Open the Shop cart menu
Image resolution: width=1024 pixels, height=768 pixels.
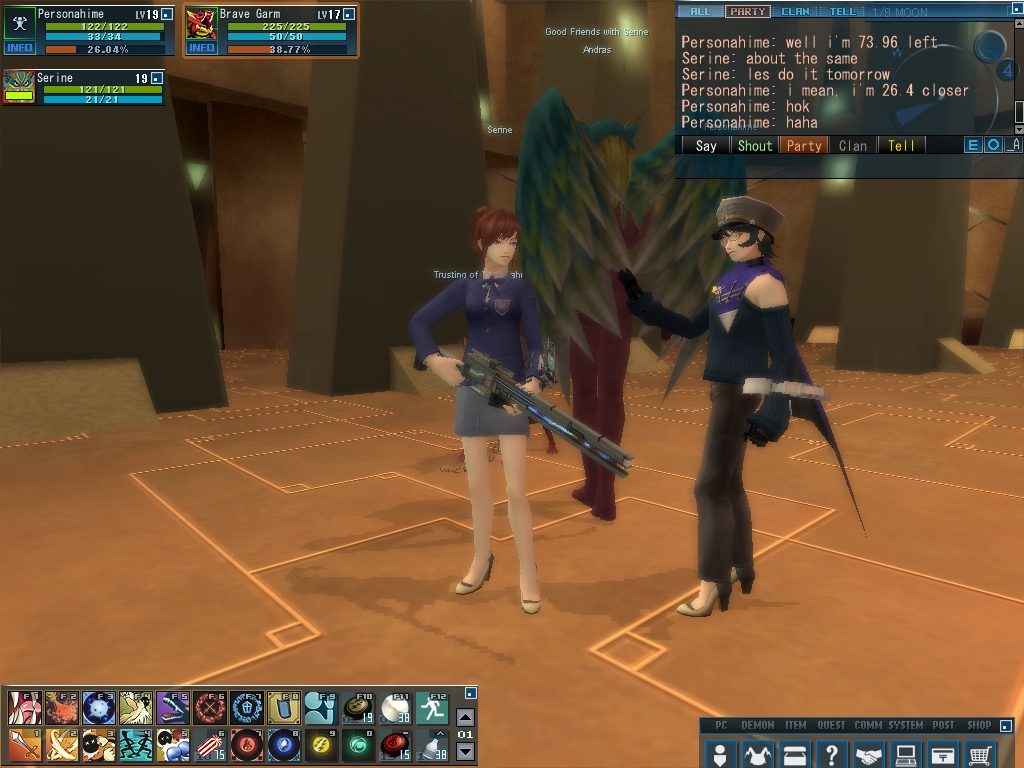click(981, 753)
